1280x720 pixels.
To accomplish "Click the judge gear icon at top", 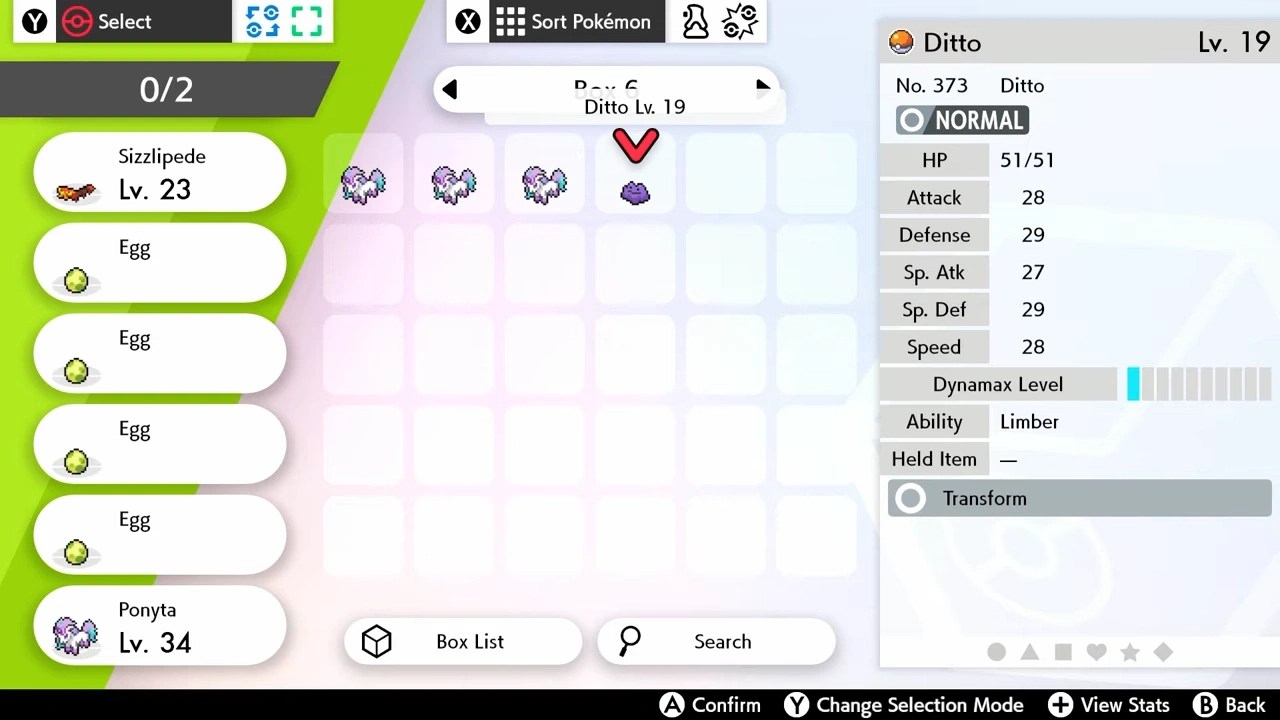I will tap(740, 21).
